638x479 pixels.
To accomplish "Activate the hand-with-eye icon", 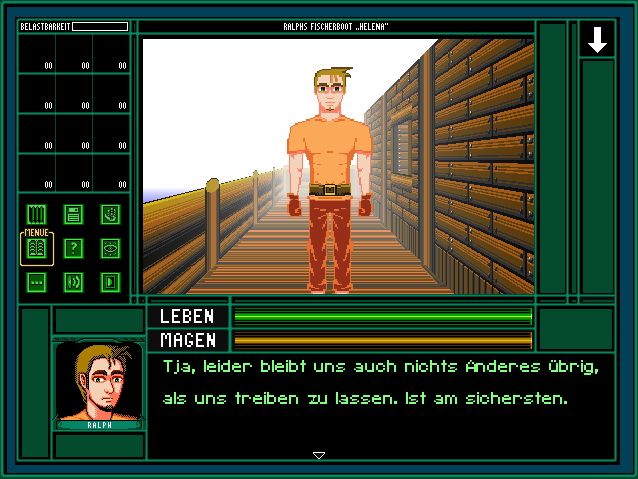I will (109, 213).
